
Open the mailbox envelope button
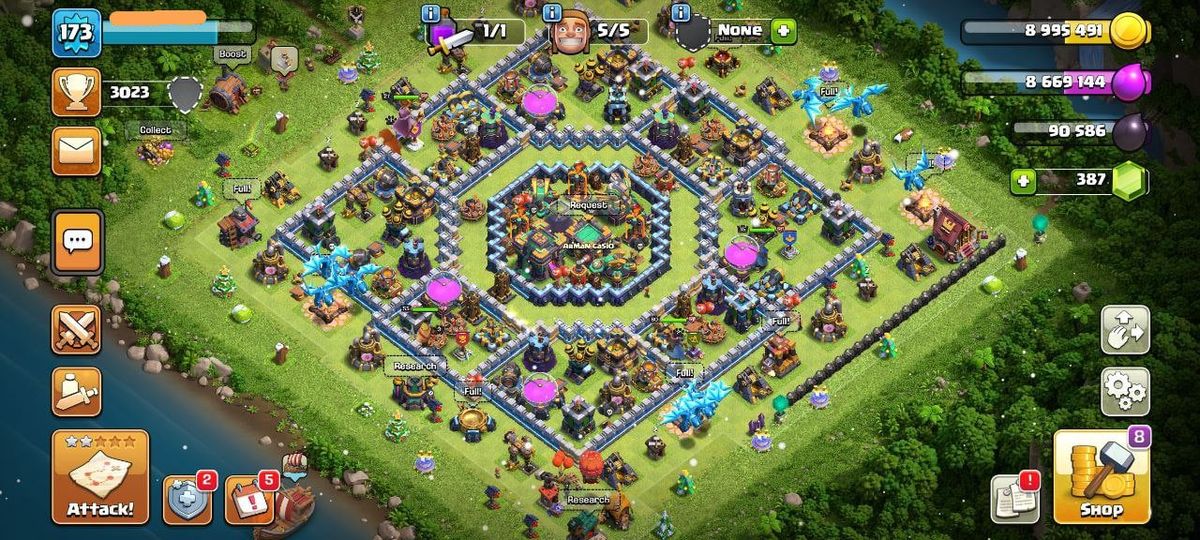[77, 150]
